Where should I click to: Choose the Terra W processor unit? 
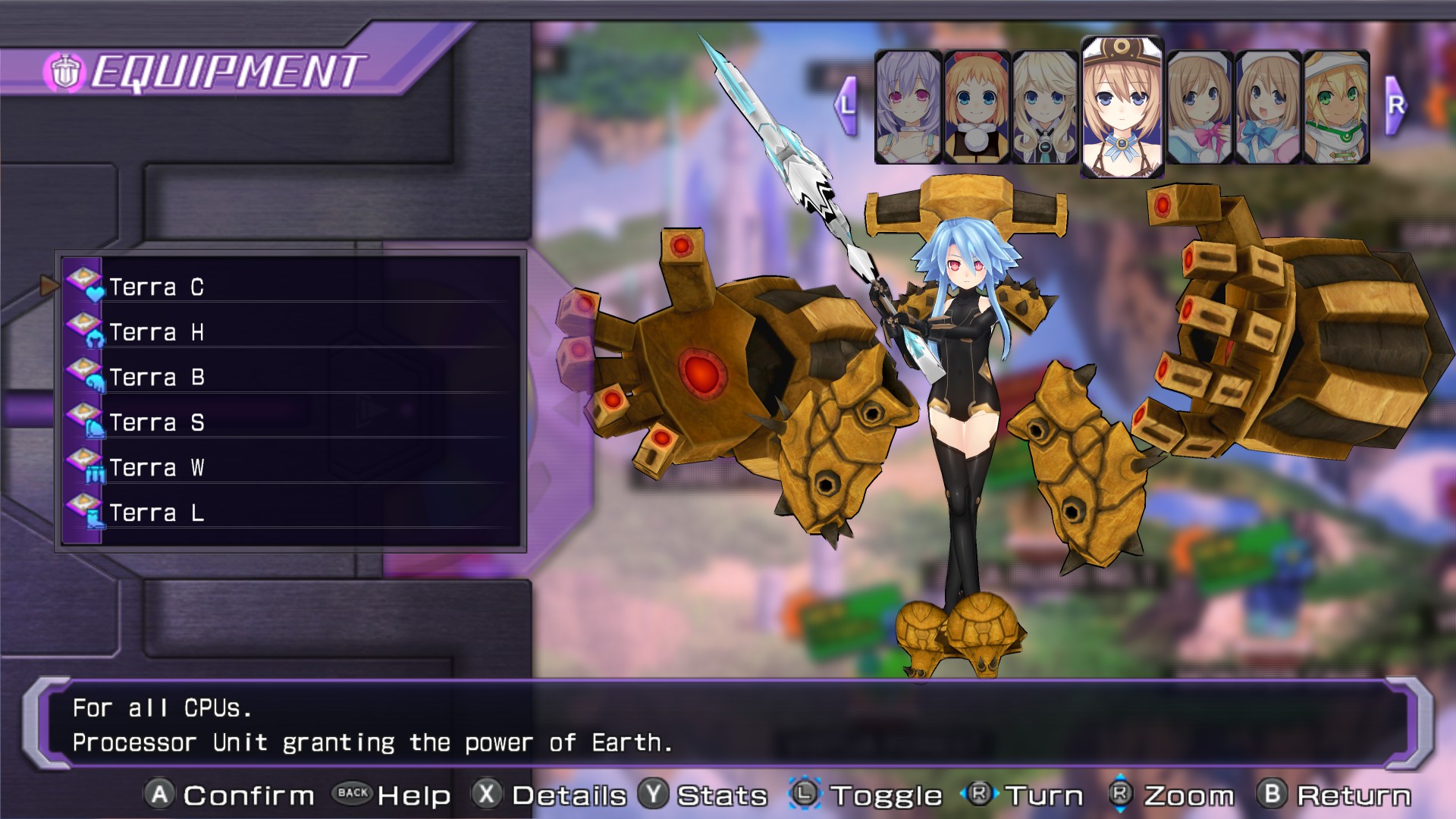[156, 468]
